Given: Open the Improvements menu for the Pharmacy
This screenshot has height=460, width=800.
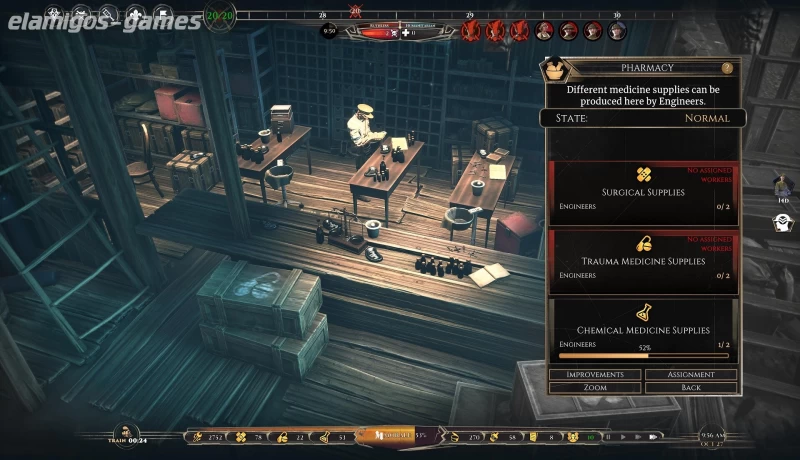Looking at the screenshot, I should [595, 375].
